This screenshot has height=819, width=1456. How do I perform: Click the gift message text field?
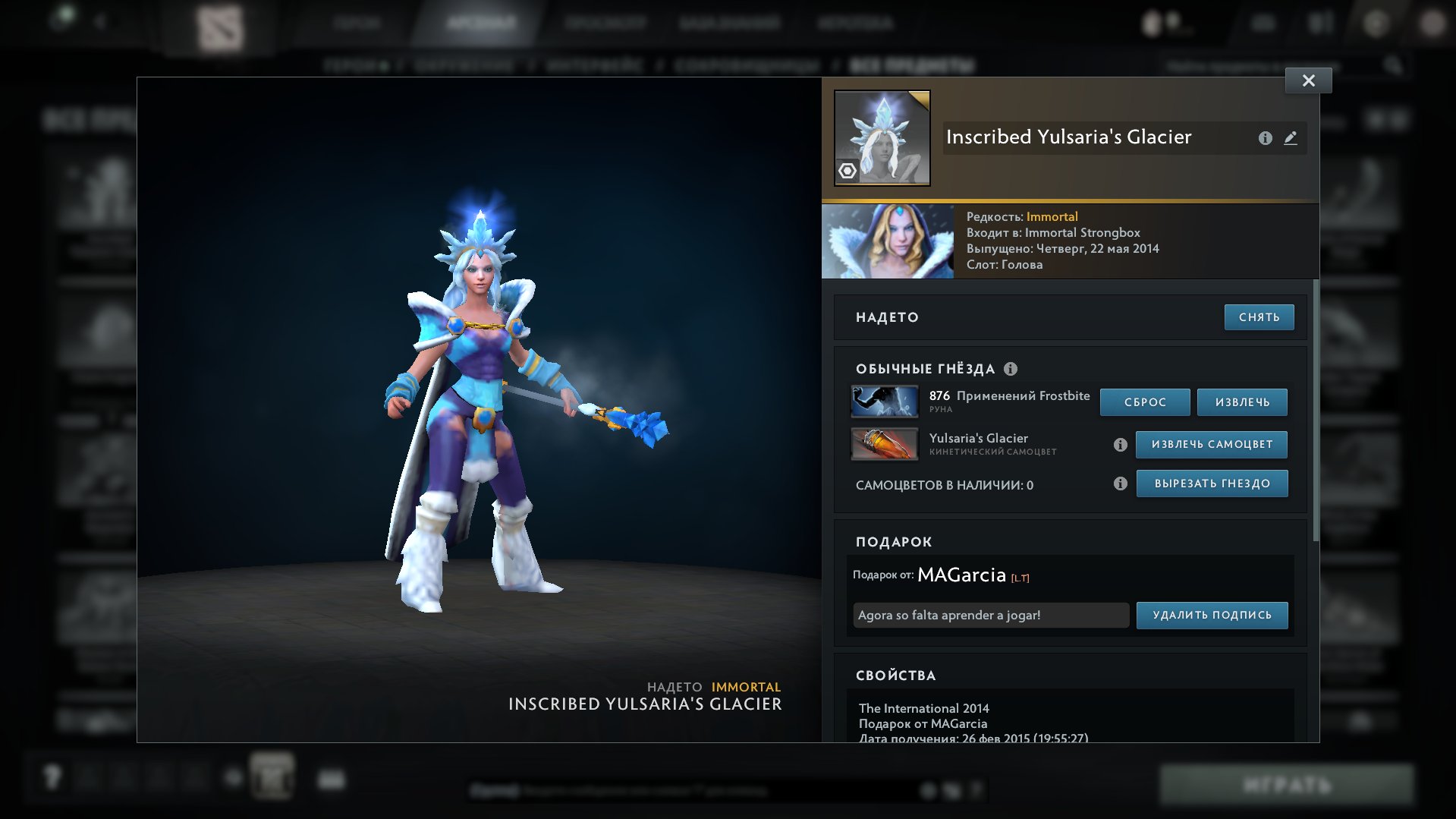(991, 616)
